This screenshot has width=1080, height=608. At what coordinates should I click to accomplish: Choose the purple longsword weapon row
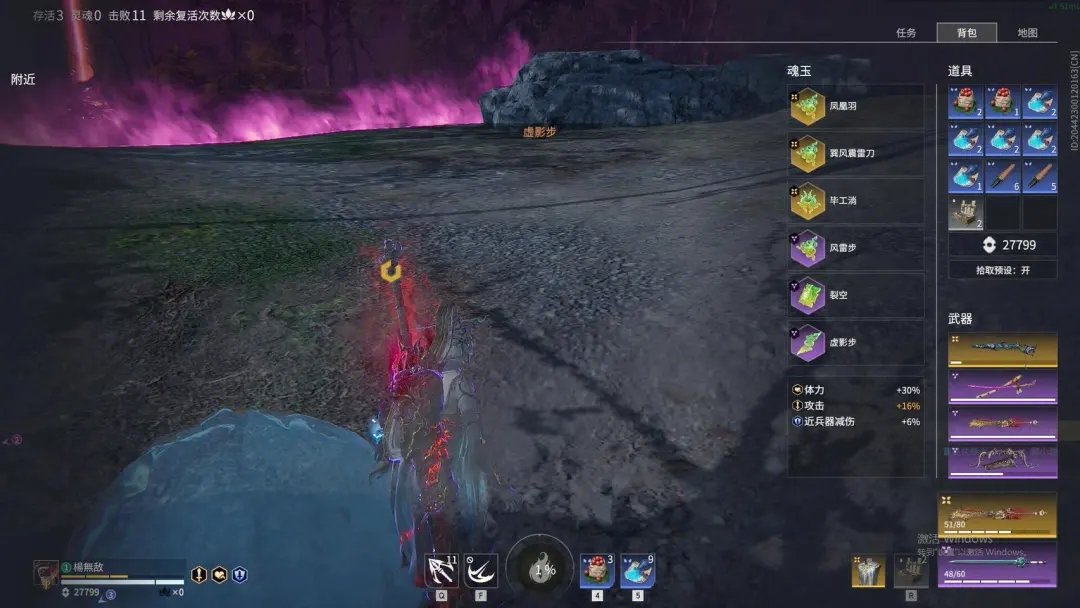1002,386
